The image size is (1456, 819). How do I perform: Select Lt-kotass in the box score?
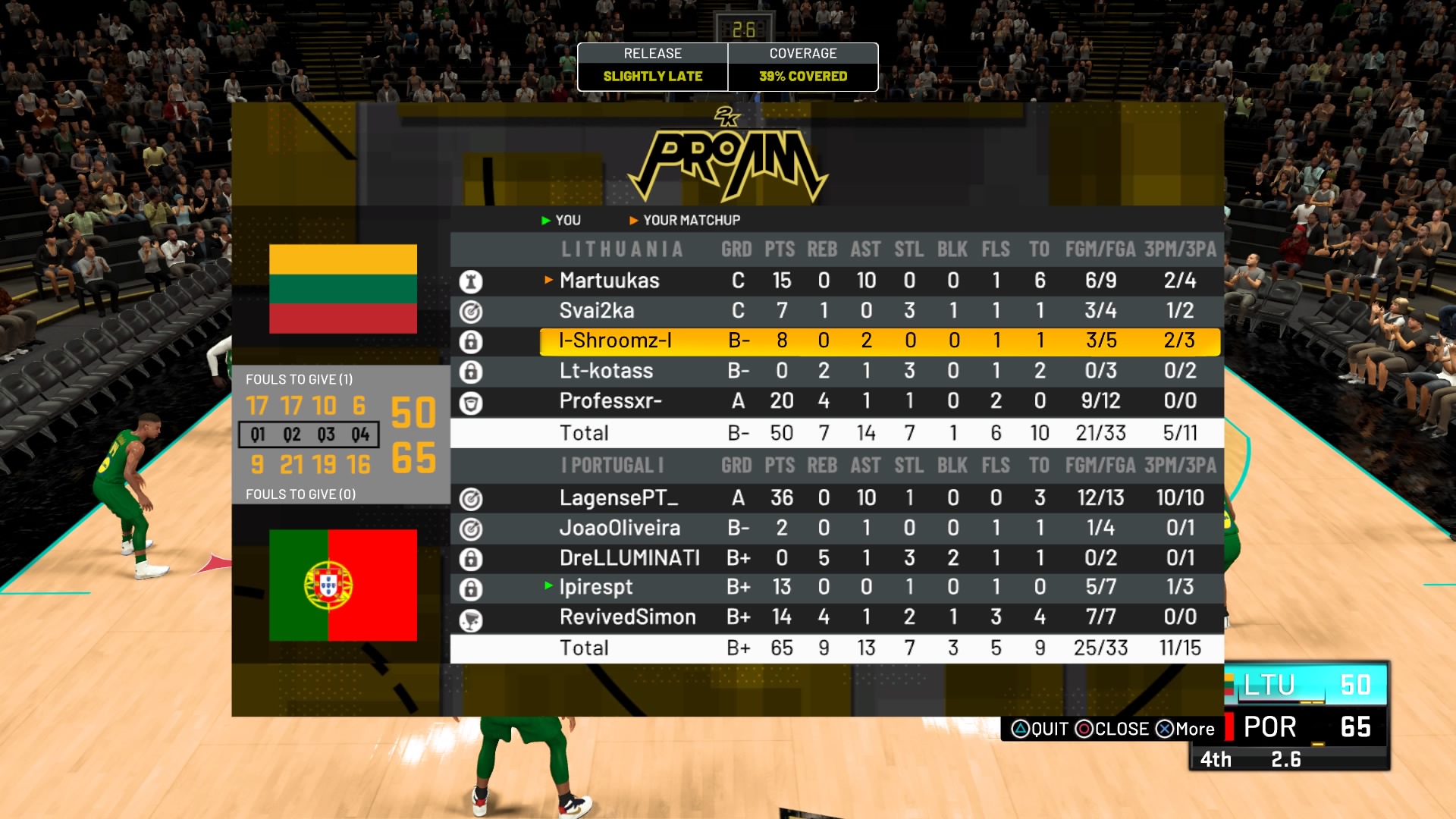pyautogui.click(x=606, y=371)
